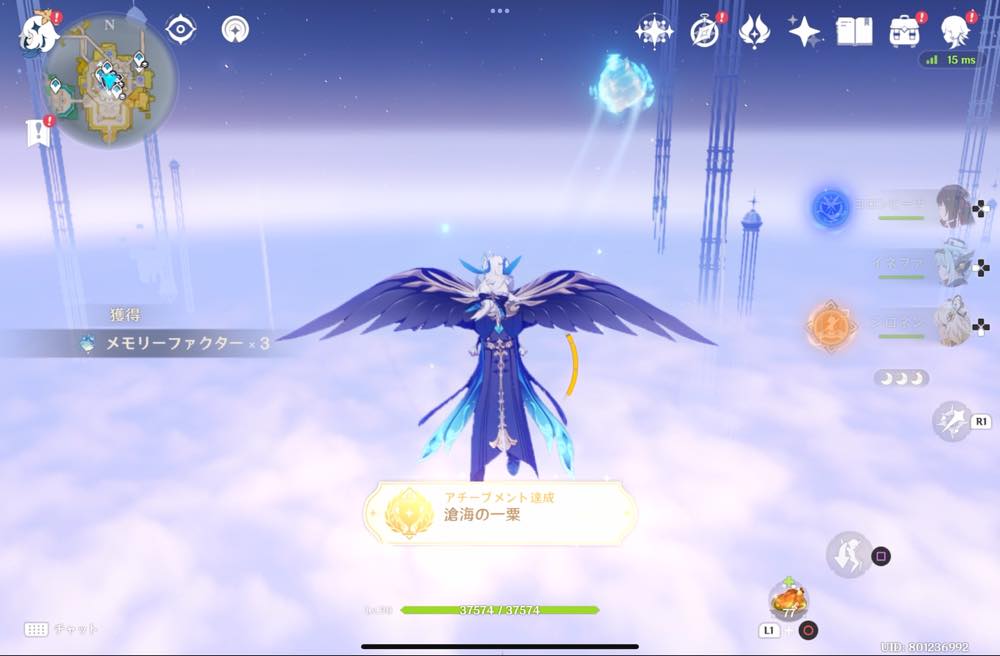Open the Paimon main menu
The height and width of the screenshot is (656, 1000).
[38, 32]
